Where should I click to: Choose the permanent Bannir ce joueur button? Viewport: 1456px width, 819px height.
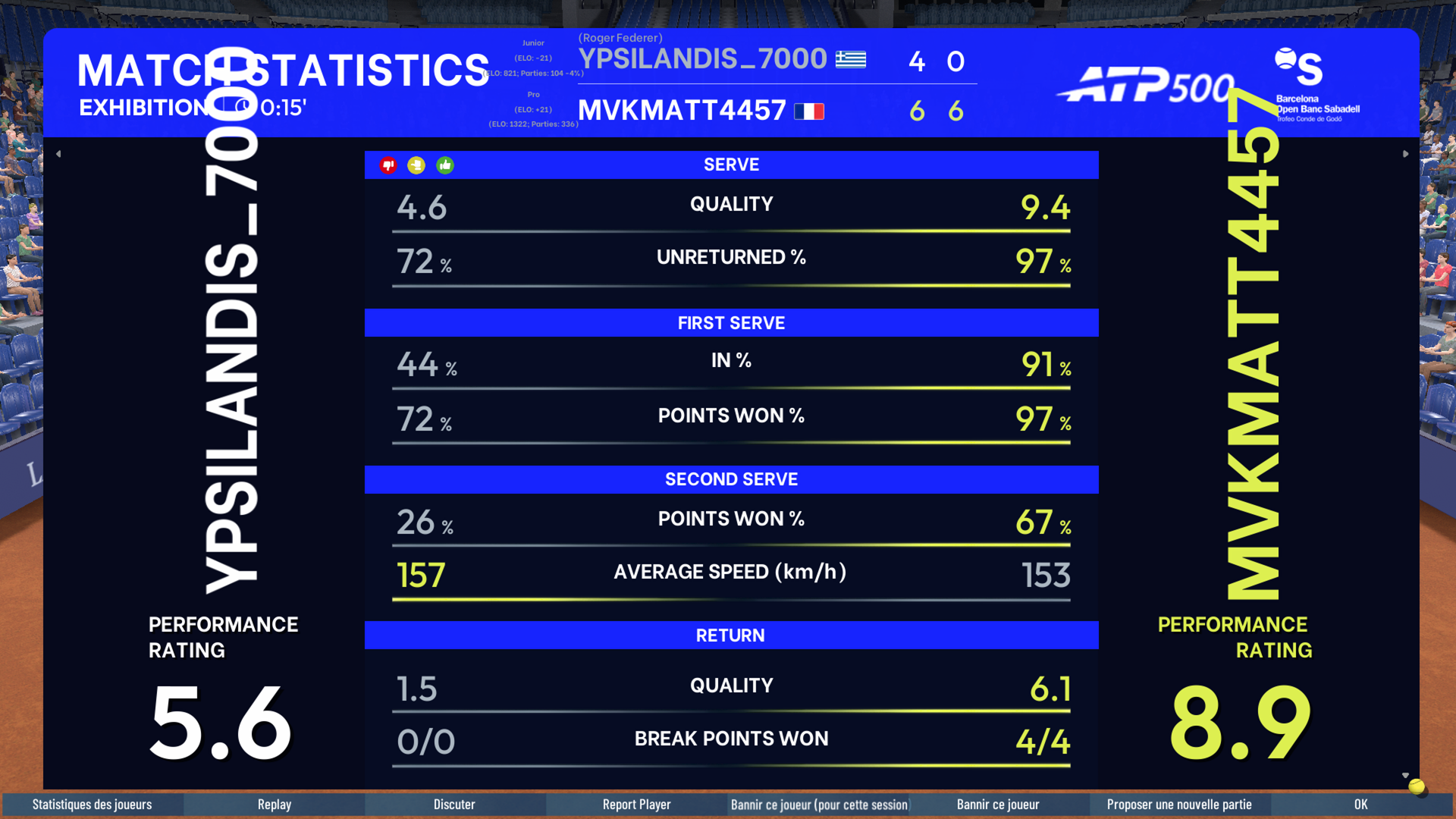(x=998, y=805)
